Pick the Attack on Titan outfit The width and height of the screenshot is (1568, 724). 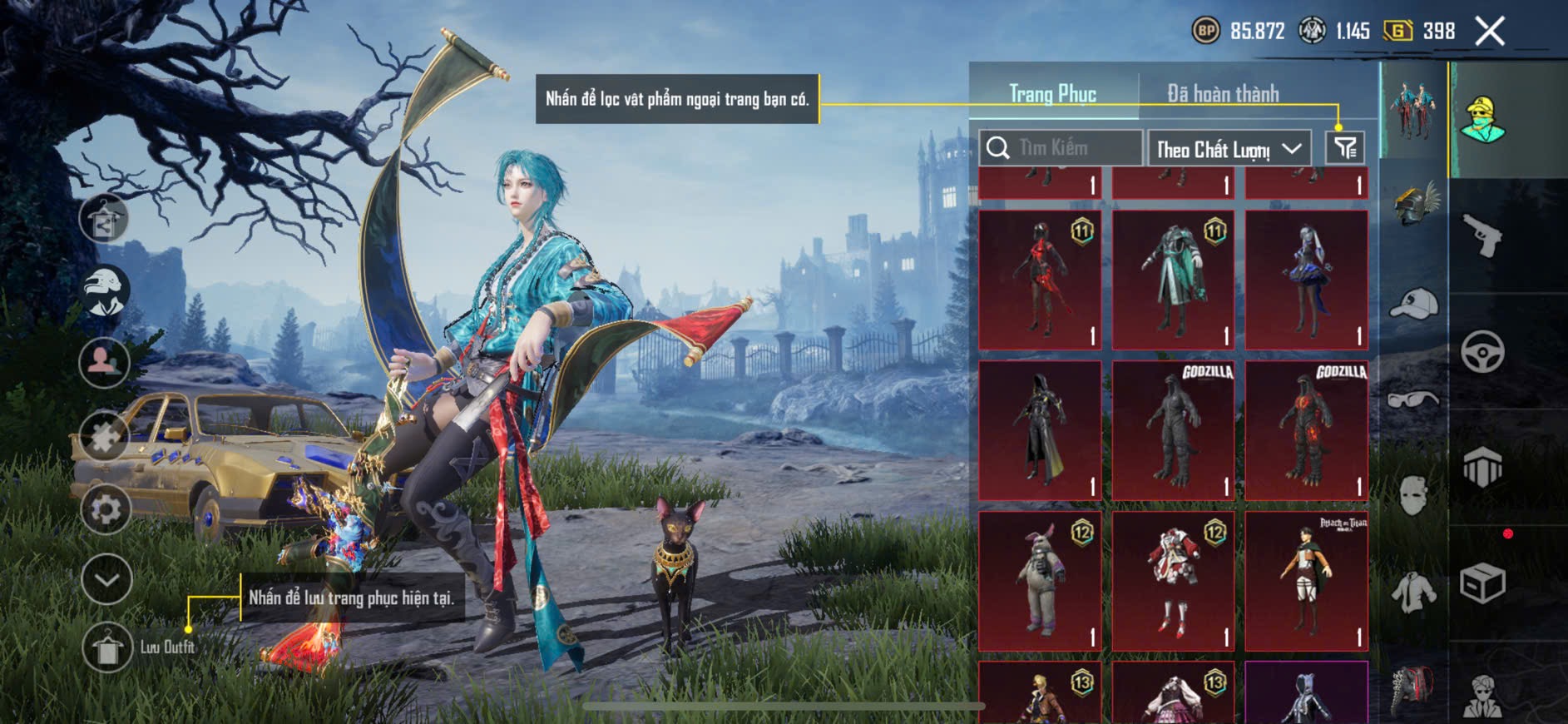pyautogui.click(x=1306, y=581)
